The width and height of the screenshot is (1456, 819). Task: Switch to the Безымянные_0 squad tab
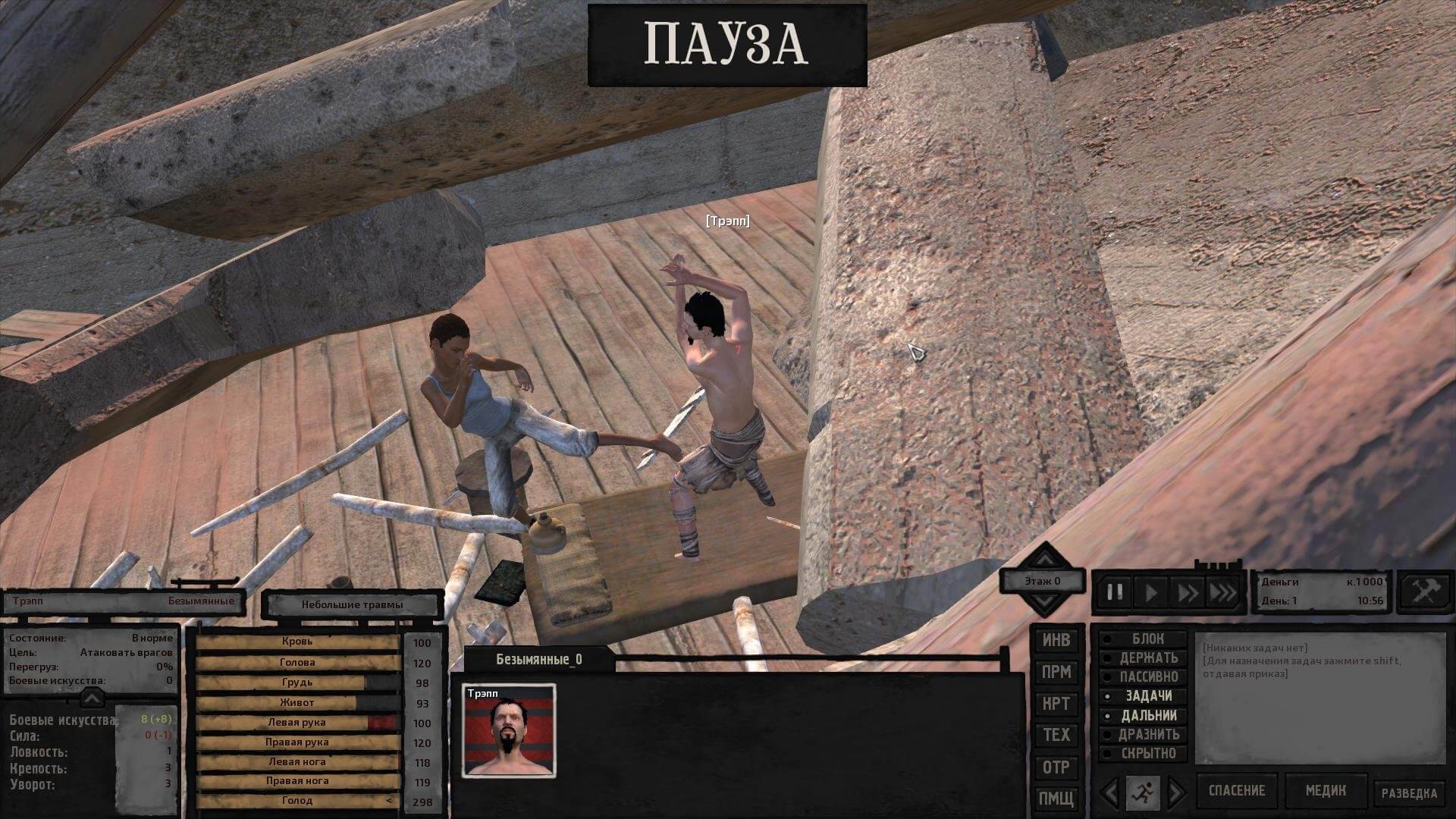click(x=539, y=660)
